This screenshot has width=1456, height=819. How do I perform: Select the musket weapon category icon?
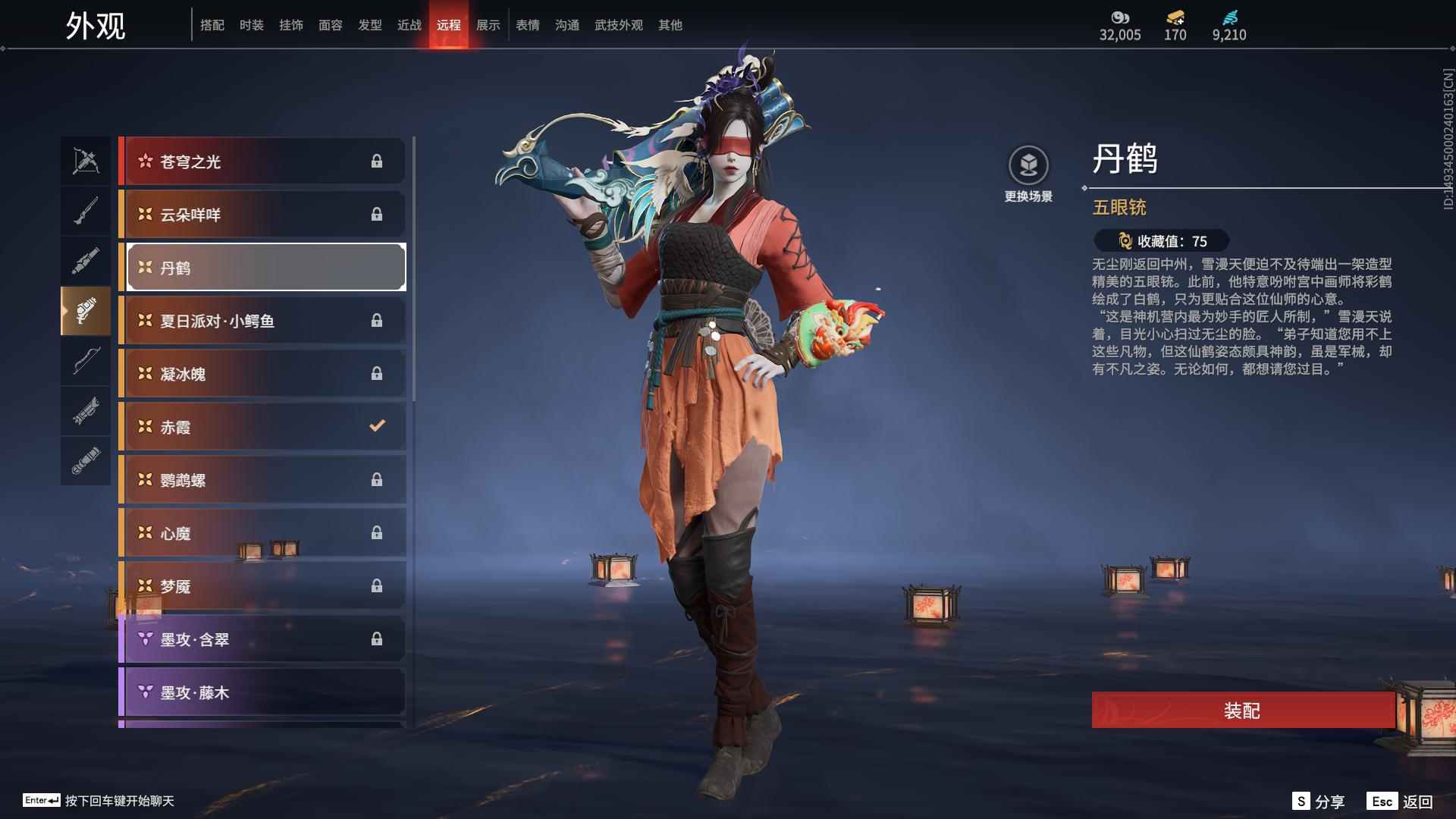pyautogui.click(x=86, y=211)
